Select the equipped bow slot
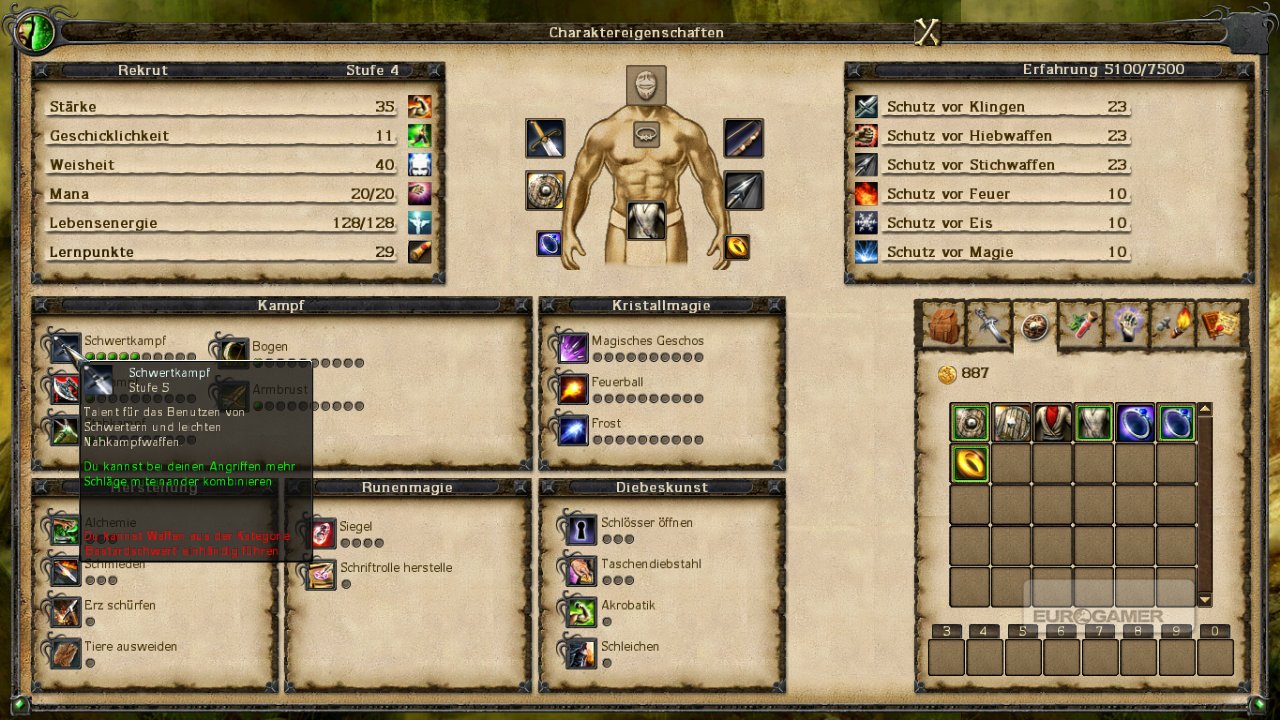Screen dimensions: 1280x720 click(743, 138)
